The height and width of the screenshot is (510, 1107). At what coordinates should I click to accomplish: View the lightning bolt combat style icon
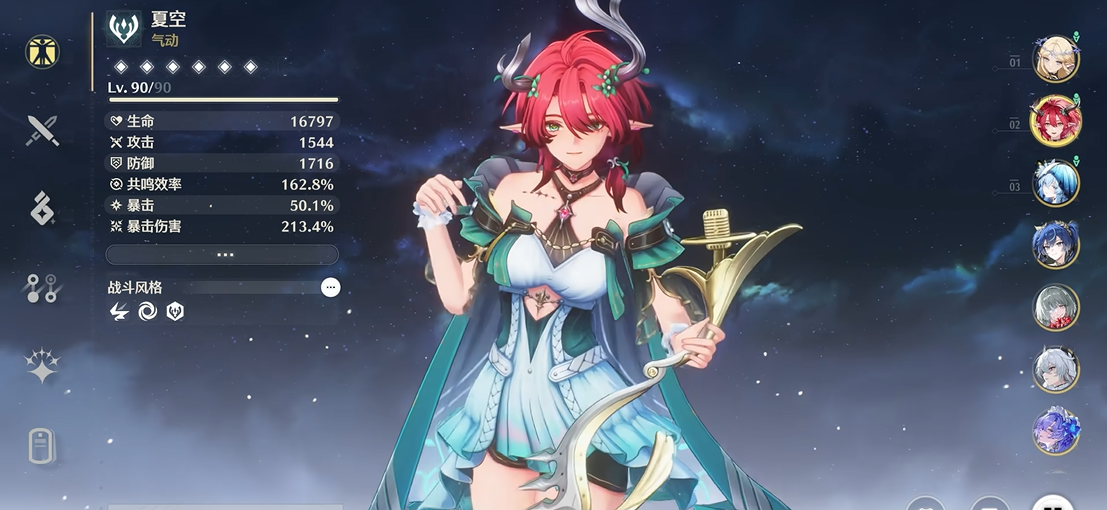point(119,312)
